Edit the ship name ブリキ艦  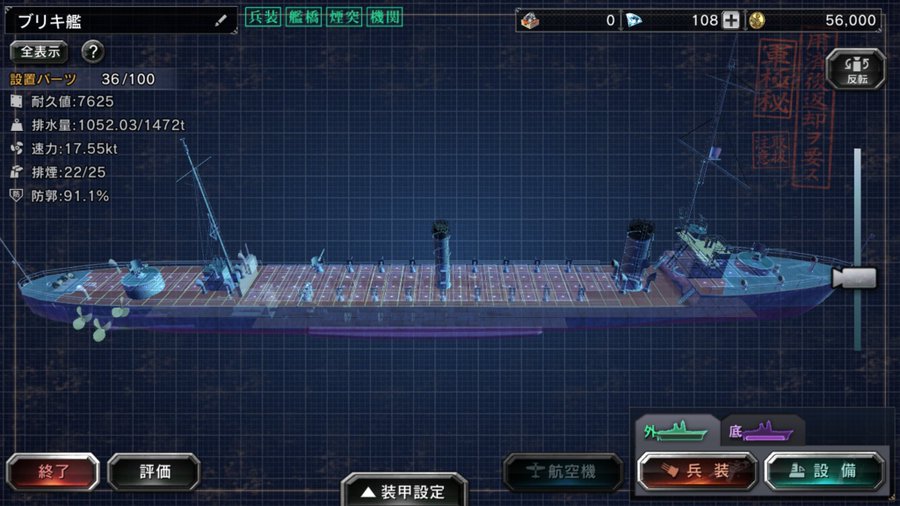(220, 20)
